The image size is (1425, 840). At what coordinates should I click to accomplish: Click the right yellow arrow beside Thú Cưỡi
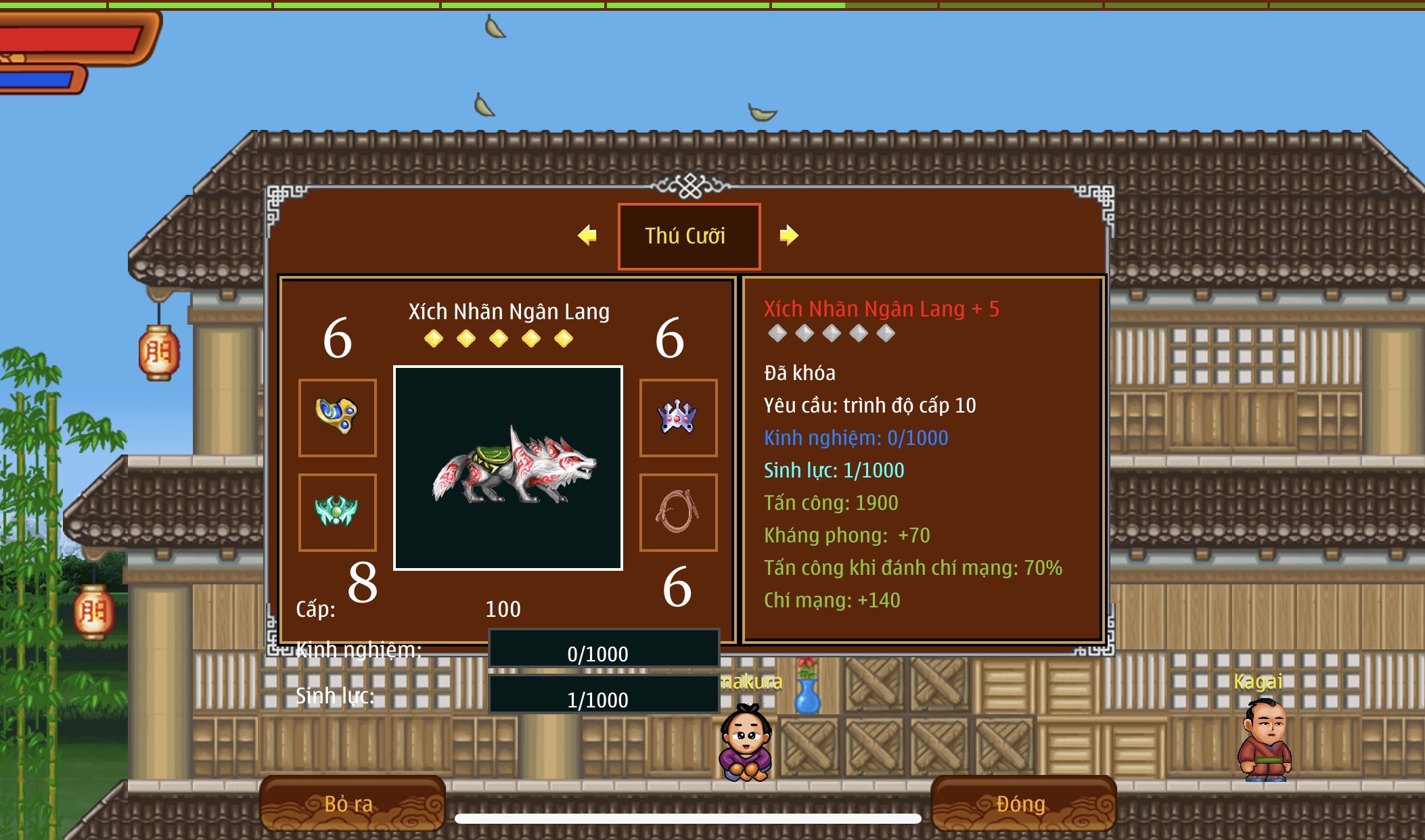788,235
